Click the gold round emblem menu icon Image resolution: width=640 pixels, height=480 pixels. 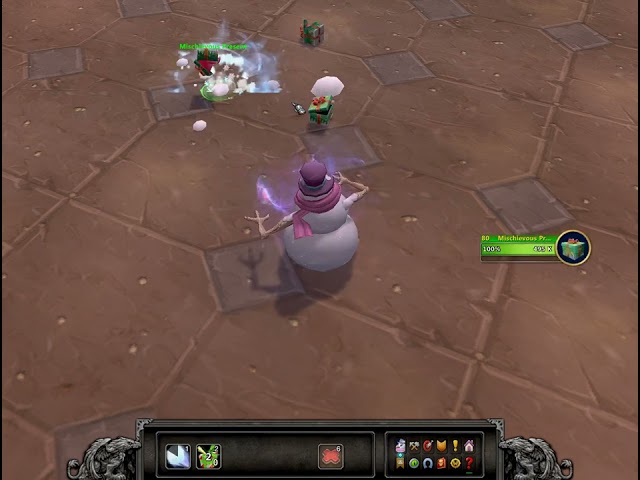455,463
